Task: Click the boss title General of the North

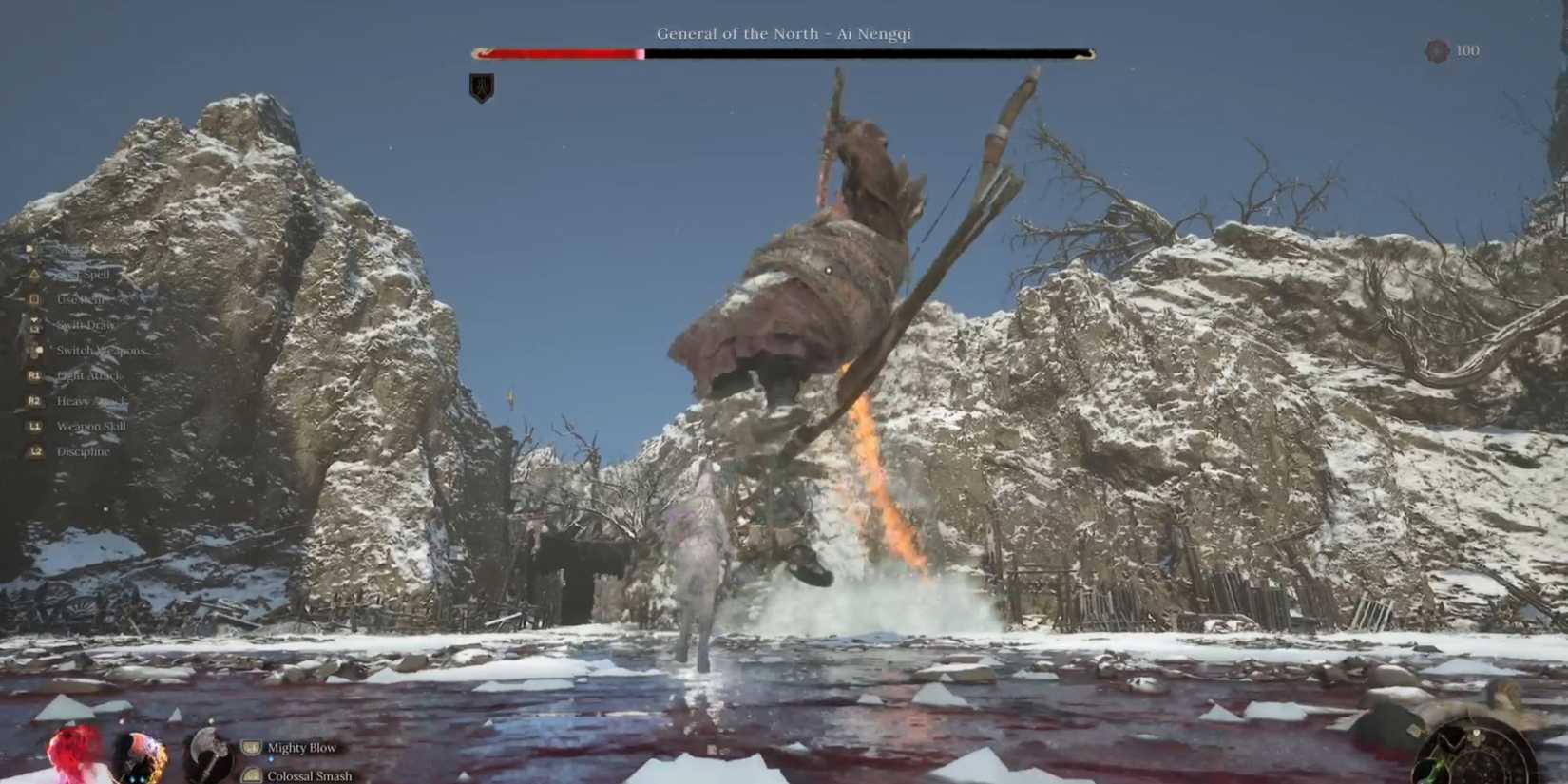Action: (x=783, y=32)
